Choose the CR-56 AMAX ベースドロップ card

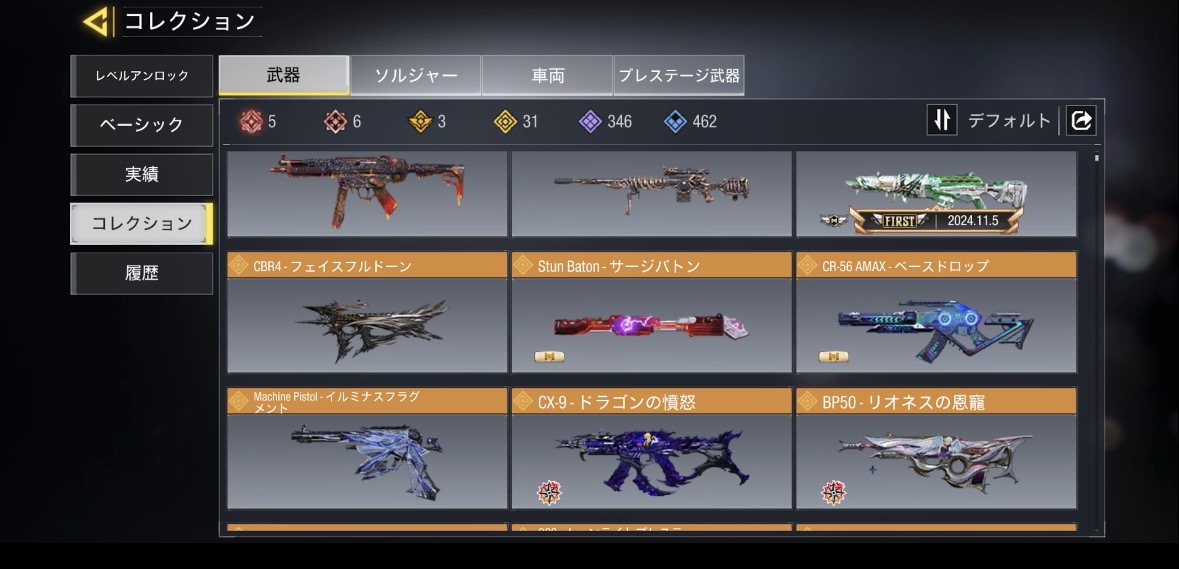(x=936, y=313)
